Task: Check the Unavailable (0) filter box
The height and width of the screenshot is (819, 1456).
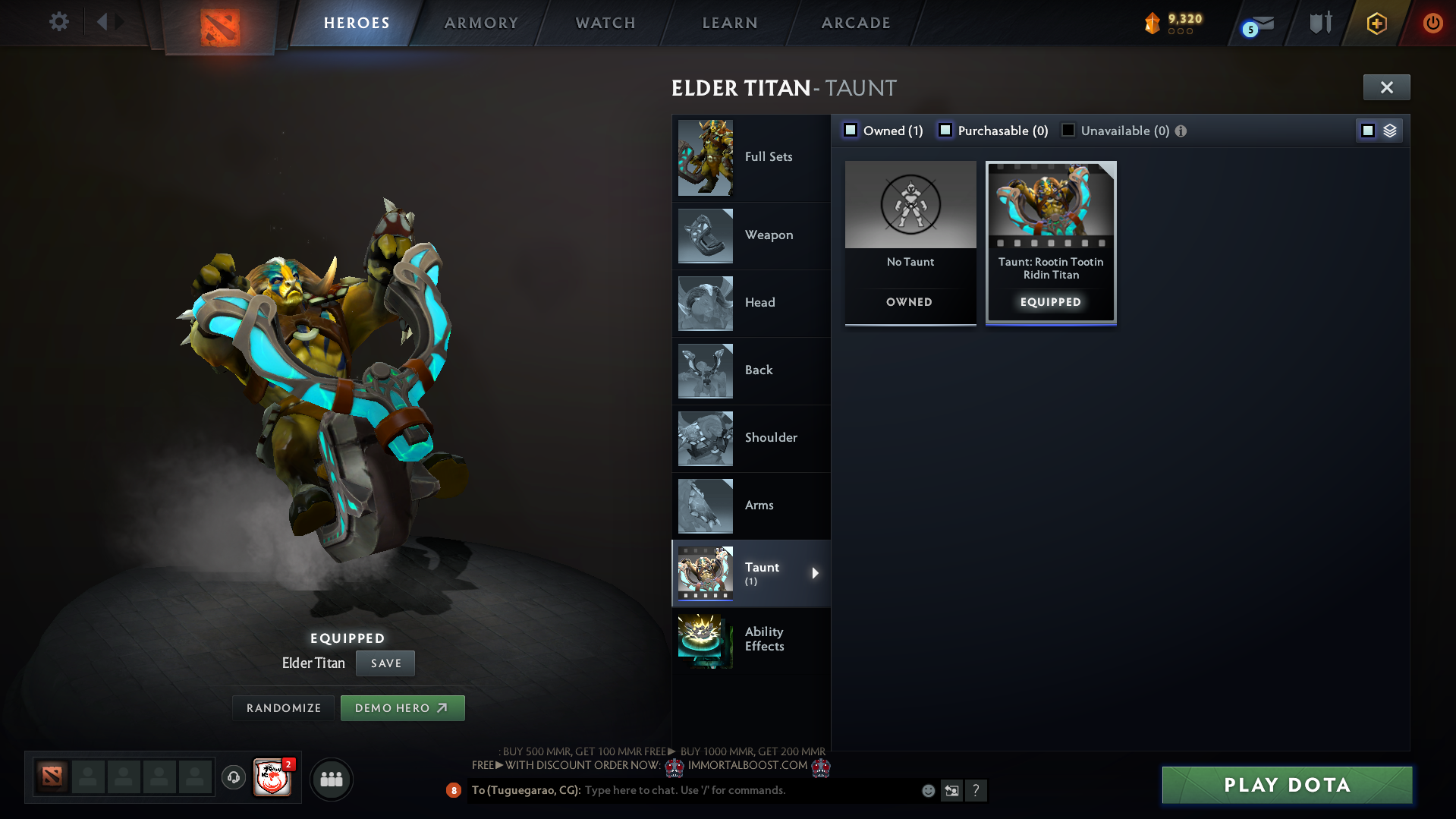Action: pos(1068,130)
